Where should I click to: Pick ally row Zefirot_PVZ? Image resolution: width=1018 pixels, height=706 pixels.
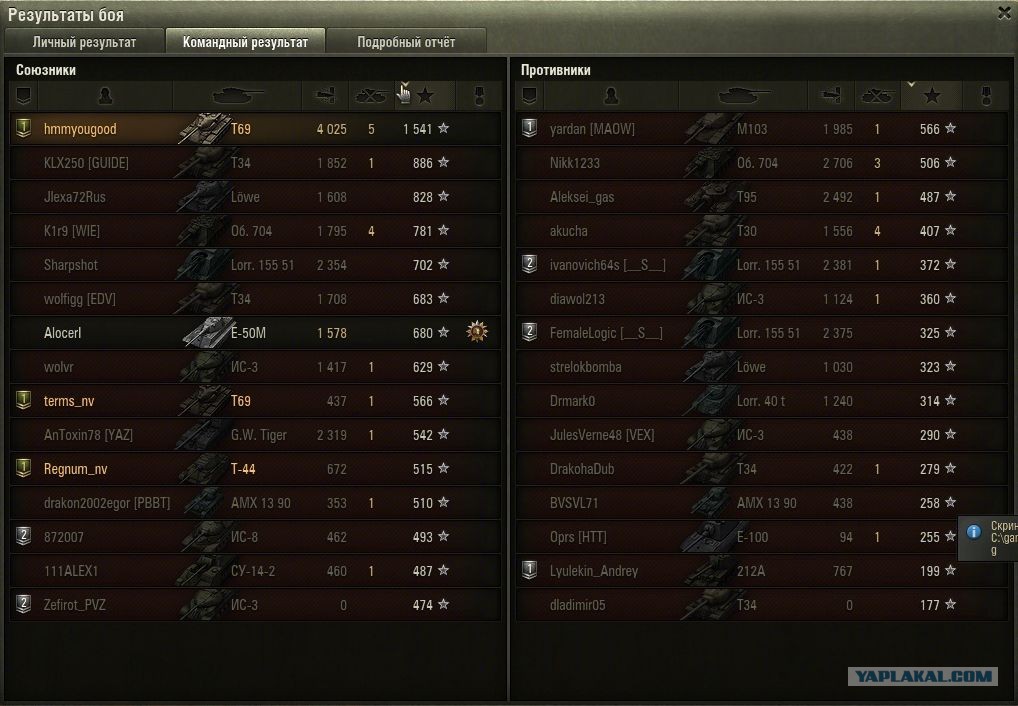tap(255, 605)
